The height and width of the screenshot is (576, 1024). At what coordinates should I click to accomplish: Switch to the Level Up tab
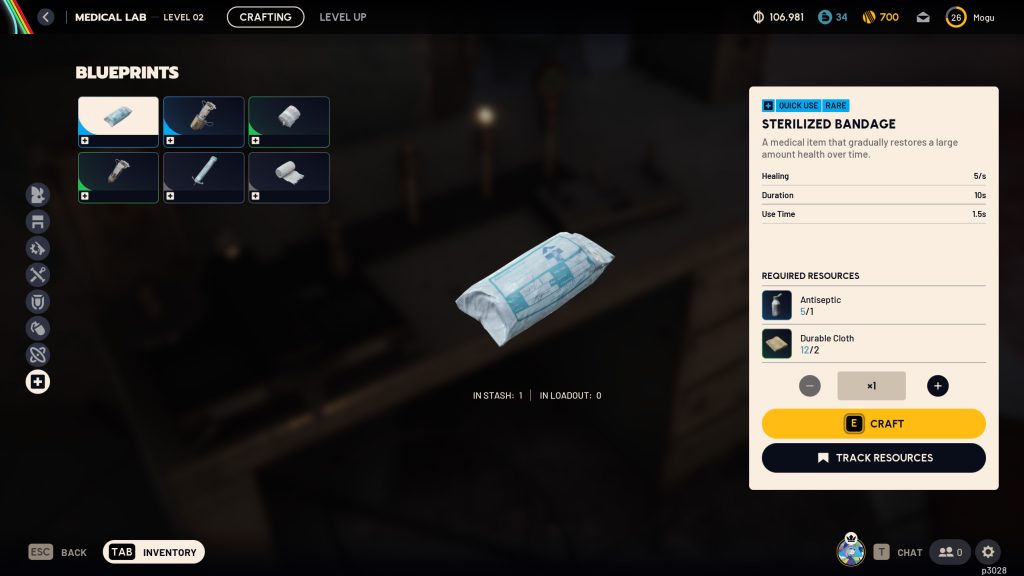click(x=342, y=17)
